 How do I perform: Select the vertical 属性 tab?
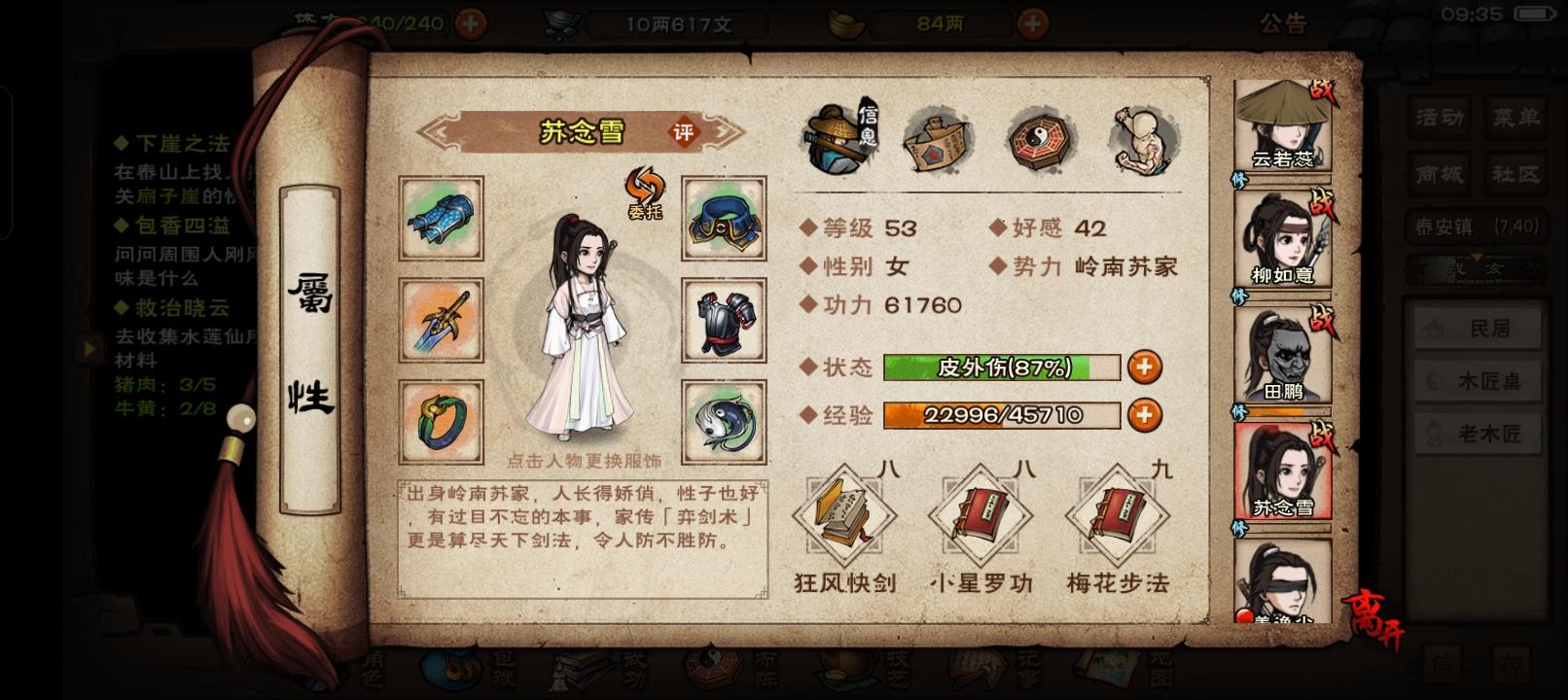(314, 339)
